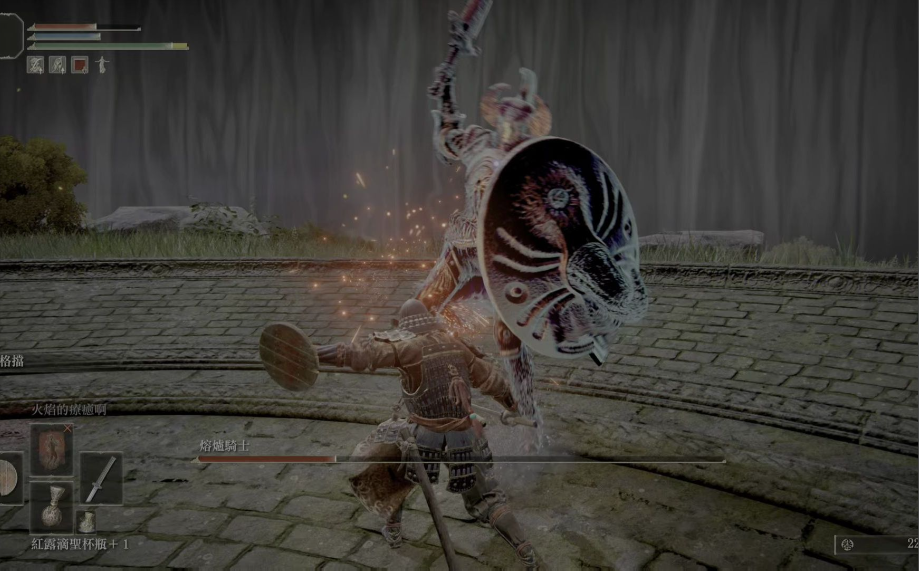
Task: Inspect the red square status effect icon
Action: point(80,65)
